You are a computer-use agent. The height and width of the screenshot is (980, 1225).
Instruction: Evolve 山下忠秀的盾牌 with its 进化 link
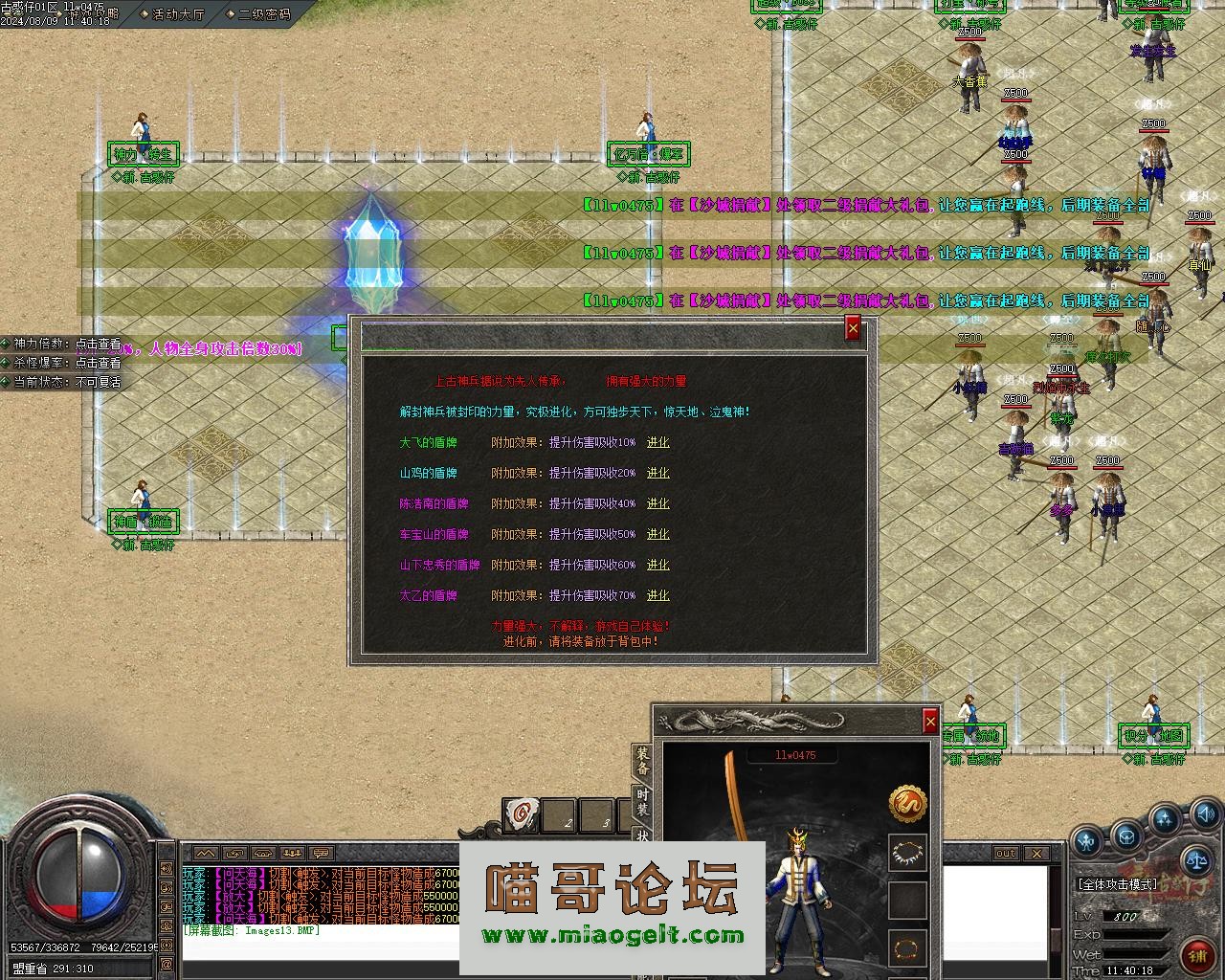tap(657, 565)
